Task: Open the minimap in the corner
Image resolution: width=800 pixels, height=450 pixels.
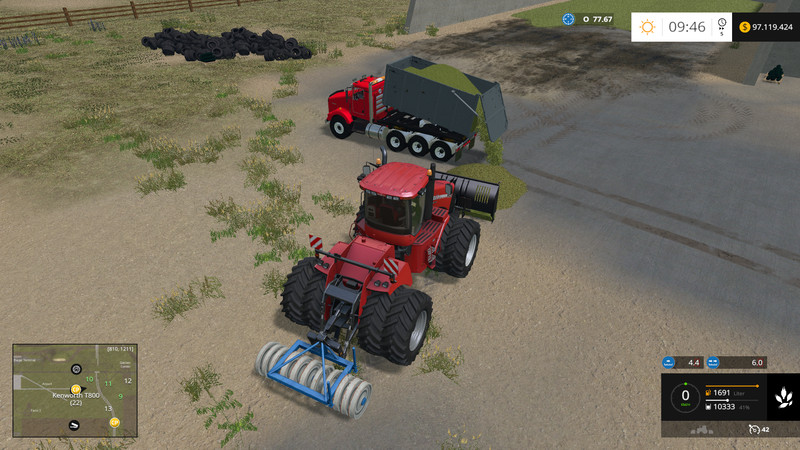Action: tap(74, 391)
